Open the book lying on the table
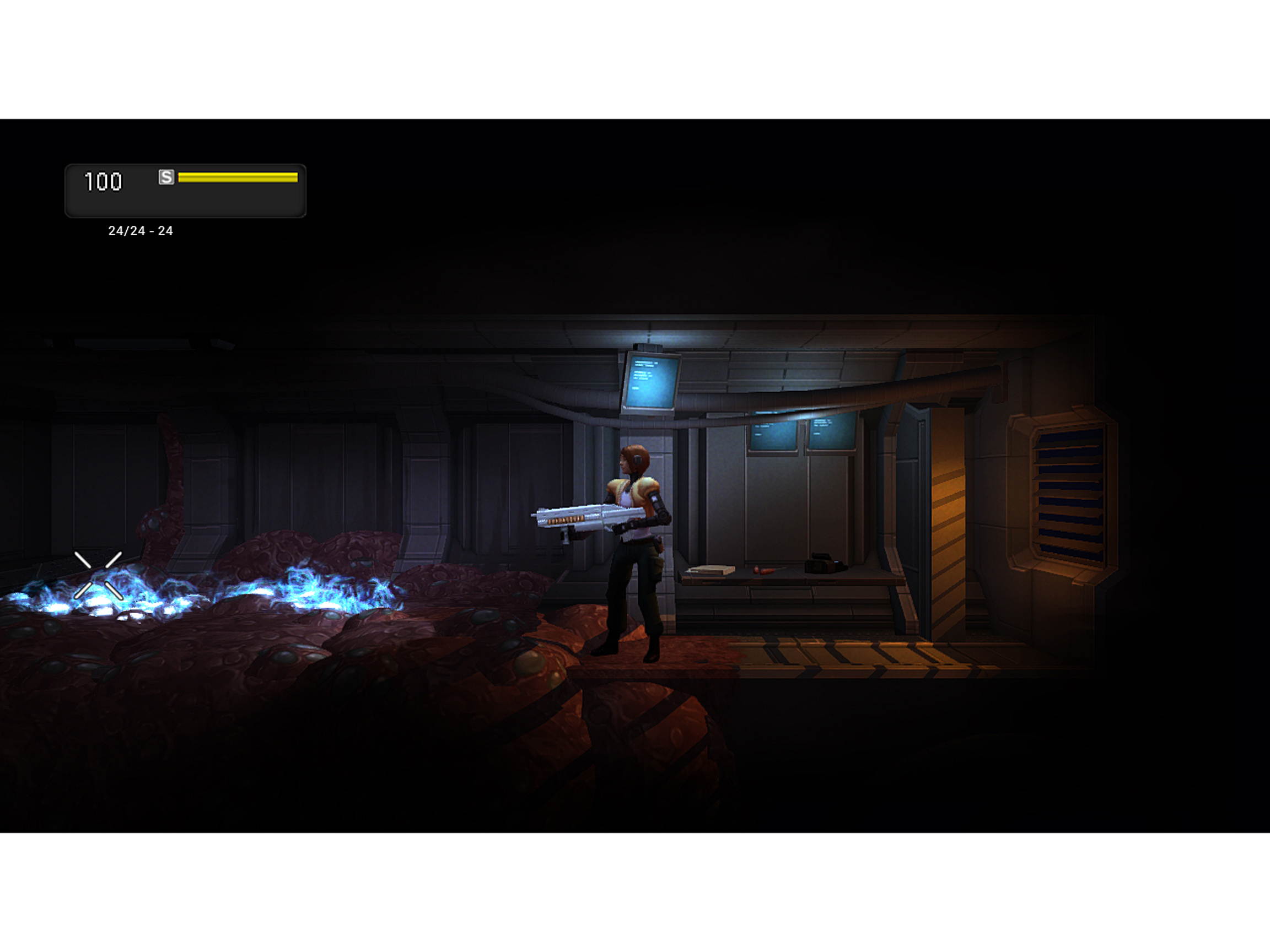1270x952 pixels. pos(711,570)
